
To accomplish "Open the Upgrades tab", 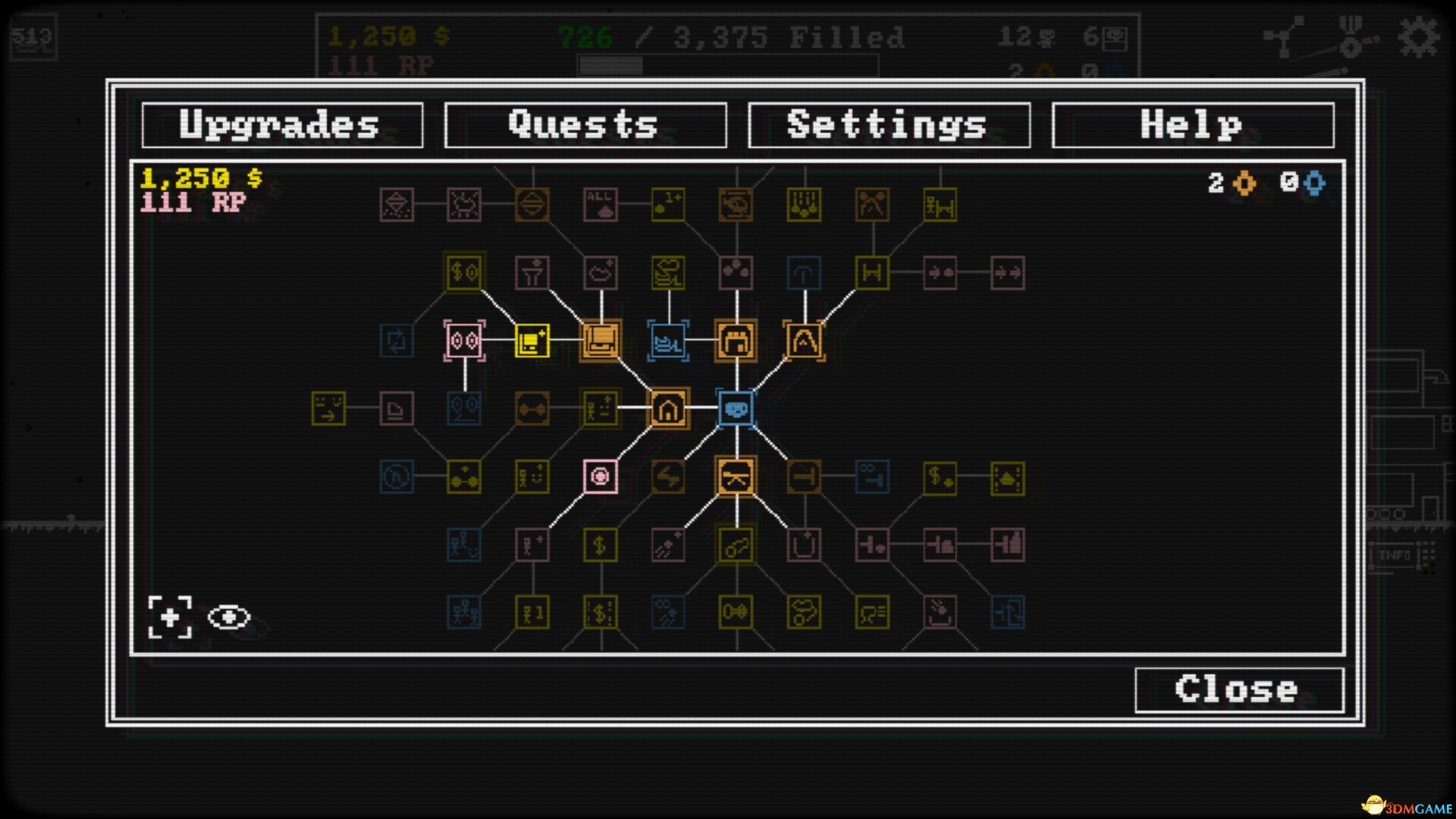I will pos(280,124).
